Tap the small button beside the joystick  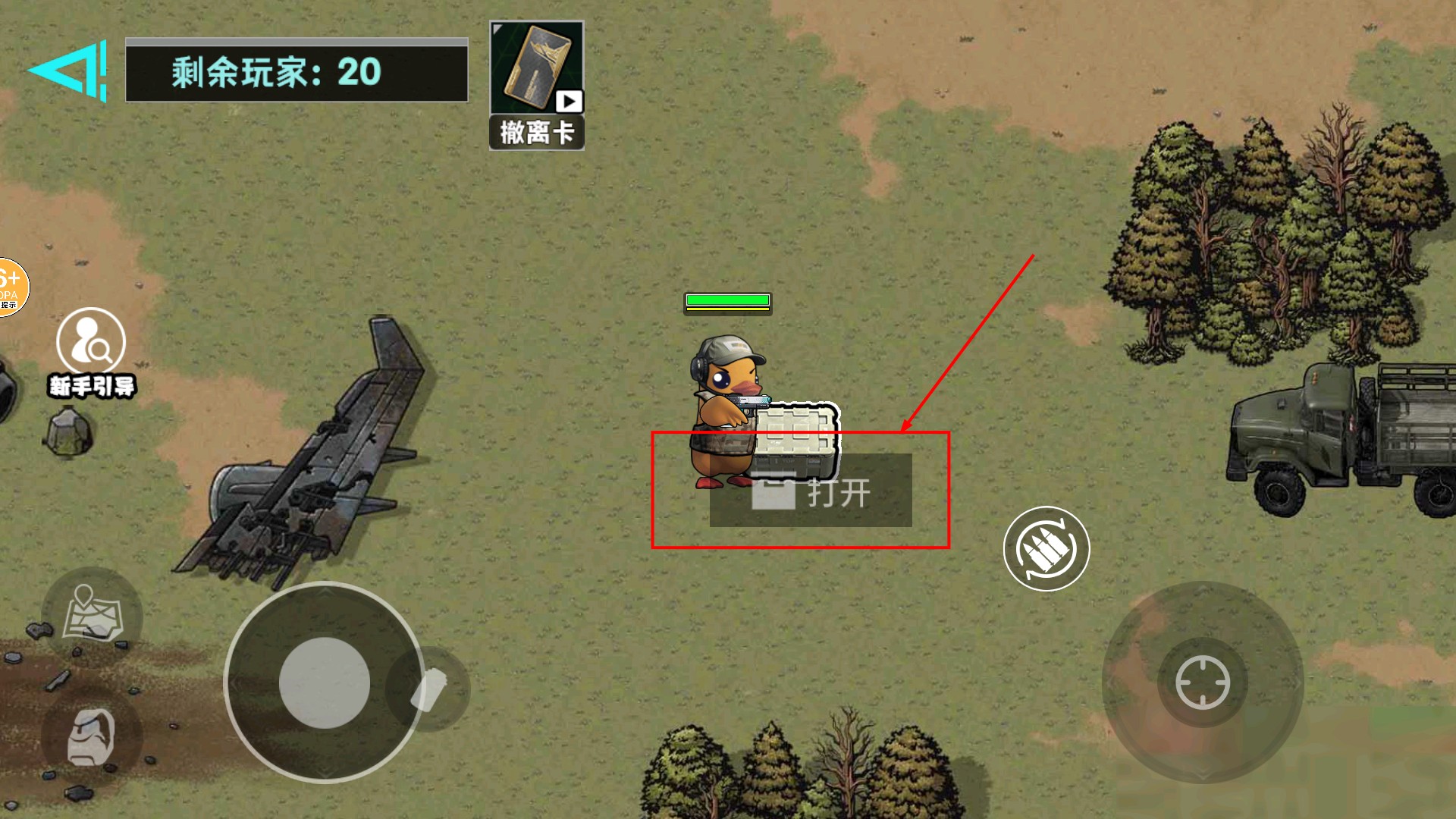430,689
